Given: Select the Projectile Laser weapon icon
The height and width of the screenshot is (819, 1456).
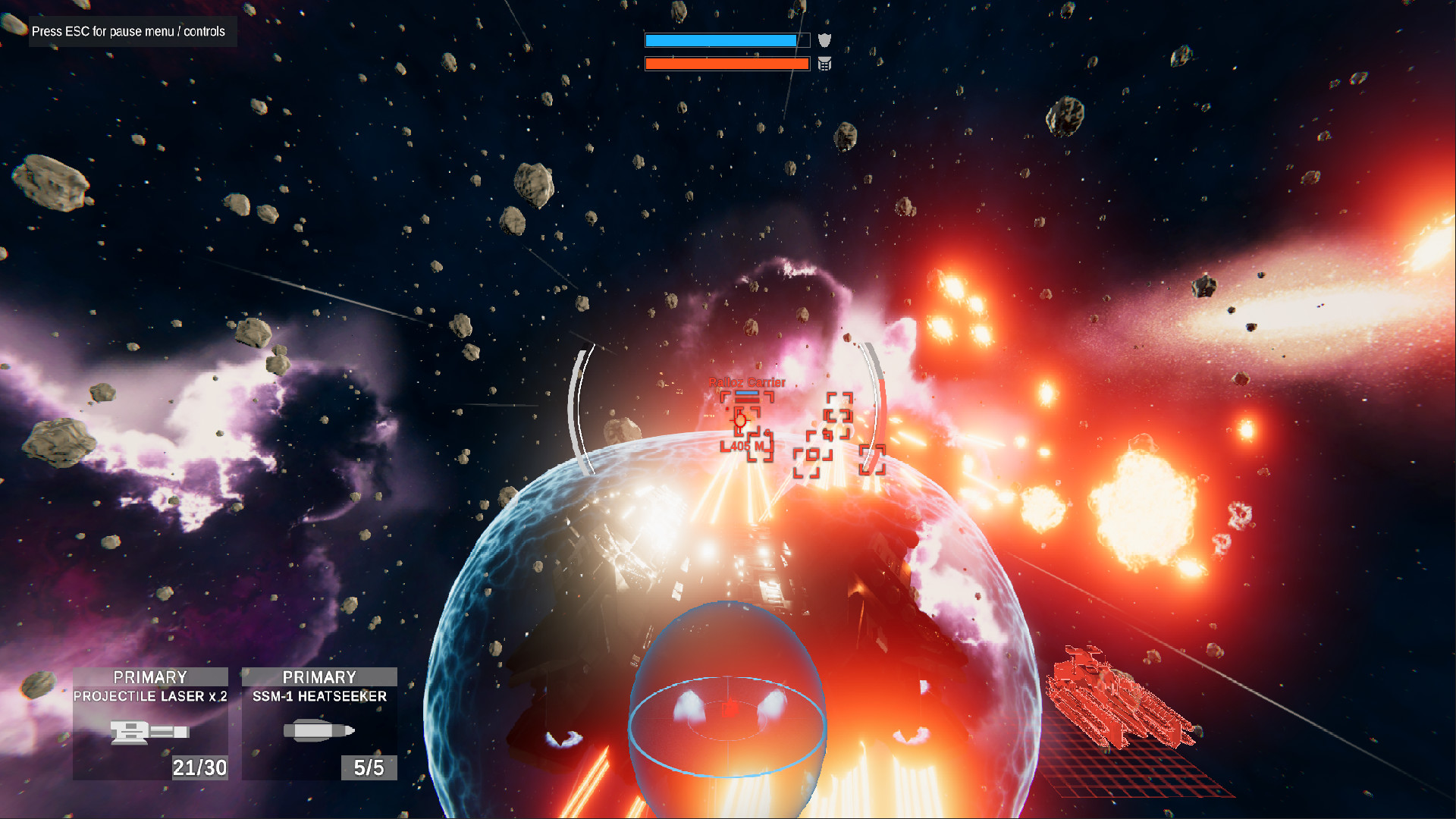Looking at the screenshot, I should [149, 733].
